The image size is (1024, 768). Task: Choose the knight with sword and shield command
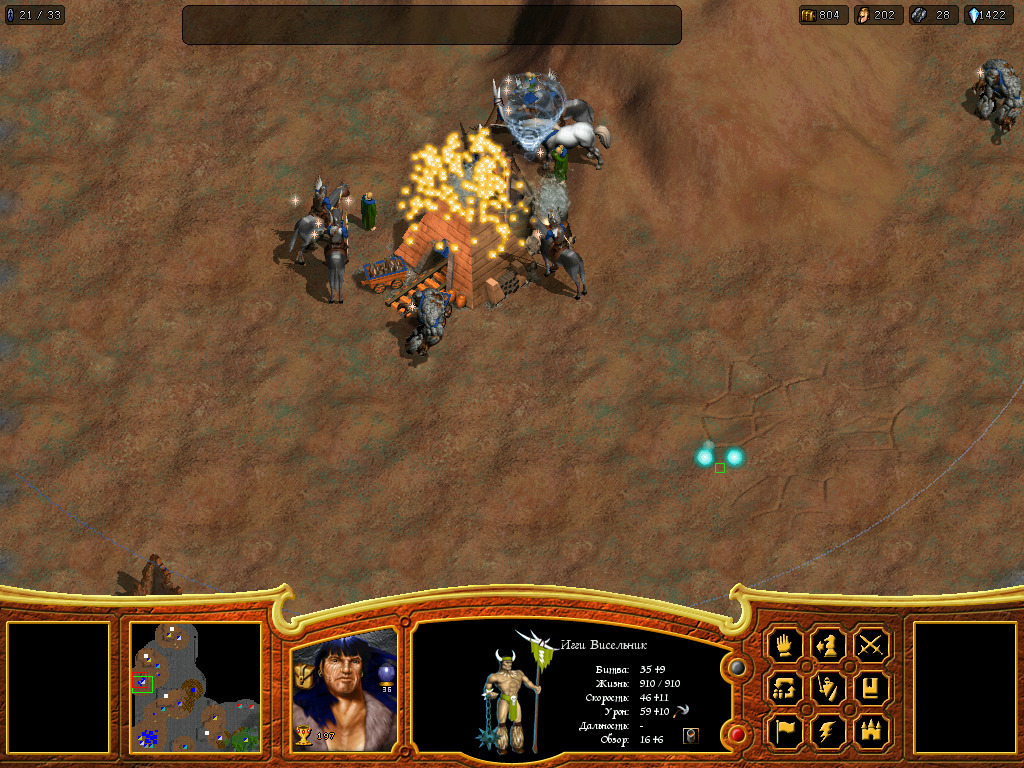coord(829,688)
